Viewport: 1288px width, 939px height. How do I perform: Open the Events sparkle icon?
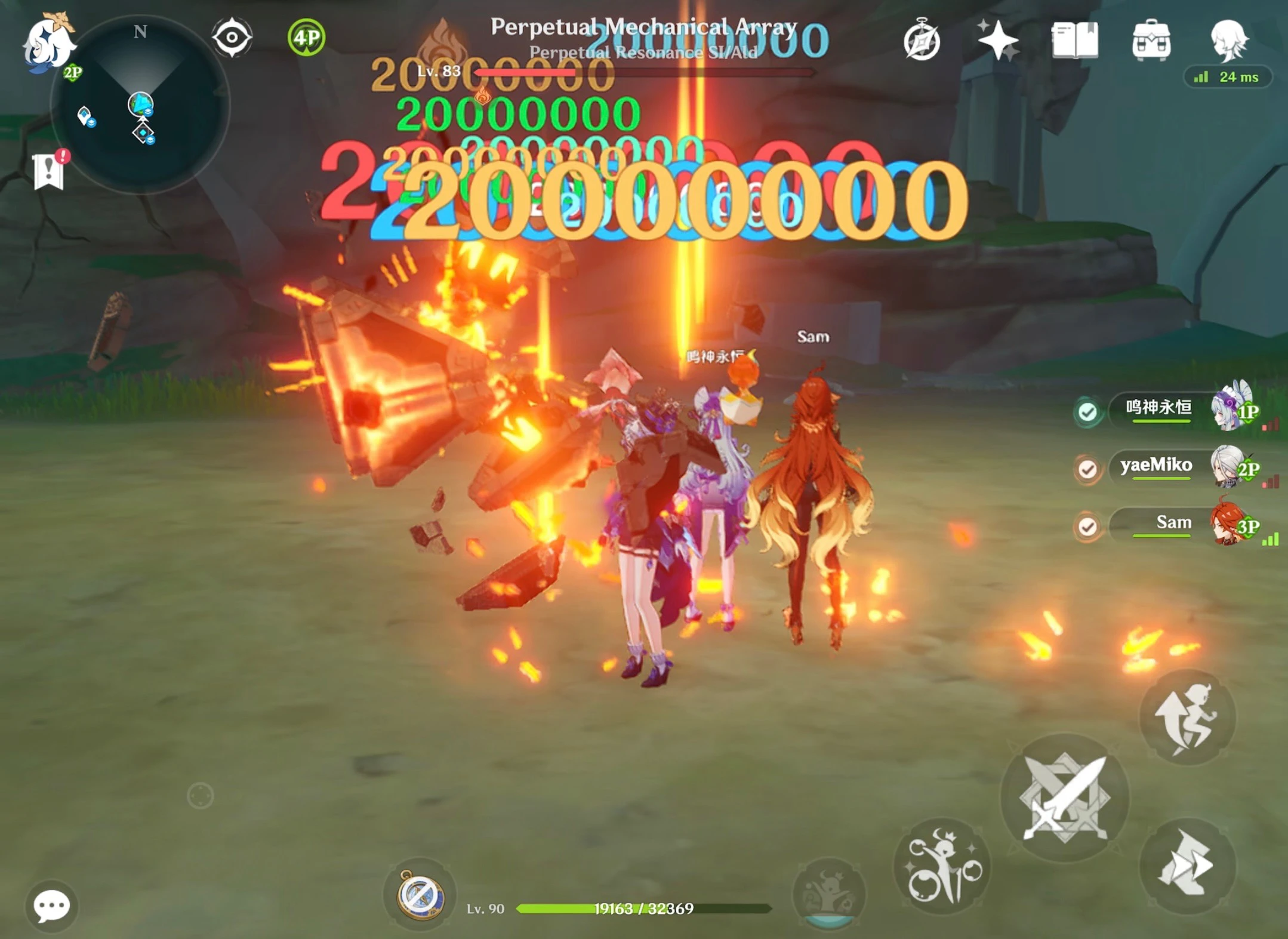[x=999, y=40]
